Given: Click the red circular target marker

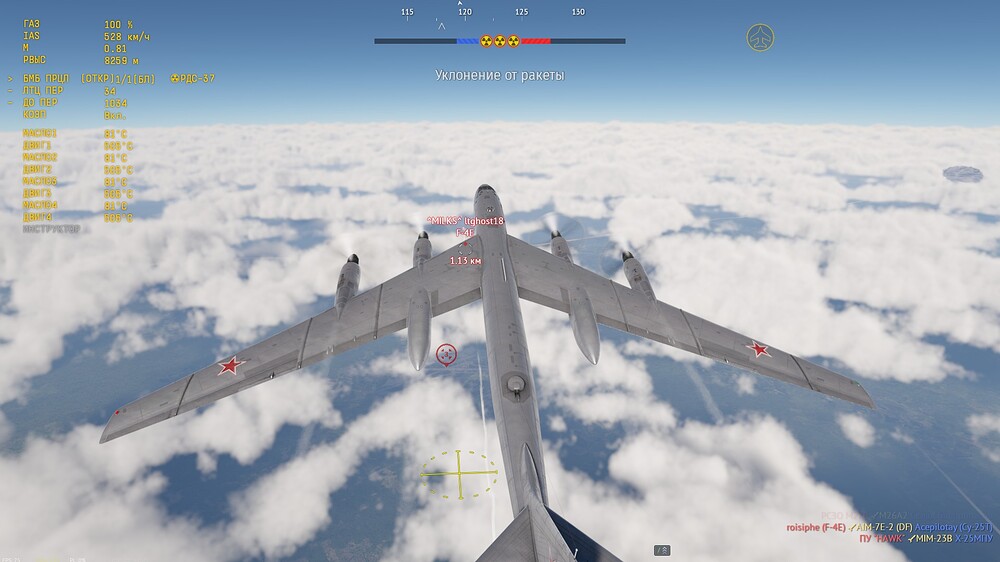Looking at the screenshot, I should [x=446, y=353].
